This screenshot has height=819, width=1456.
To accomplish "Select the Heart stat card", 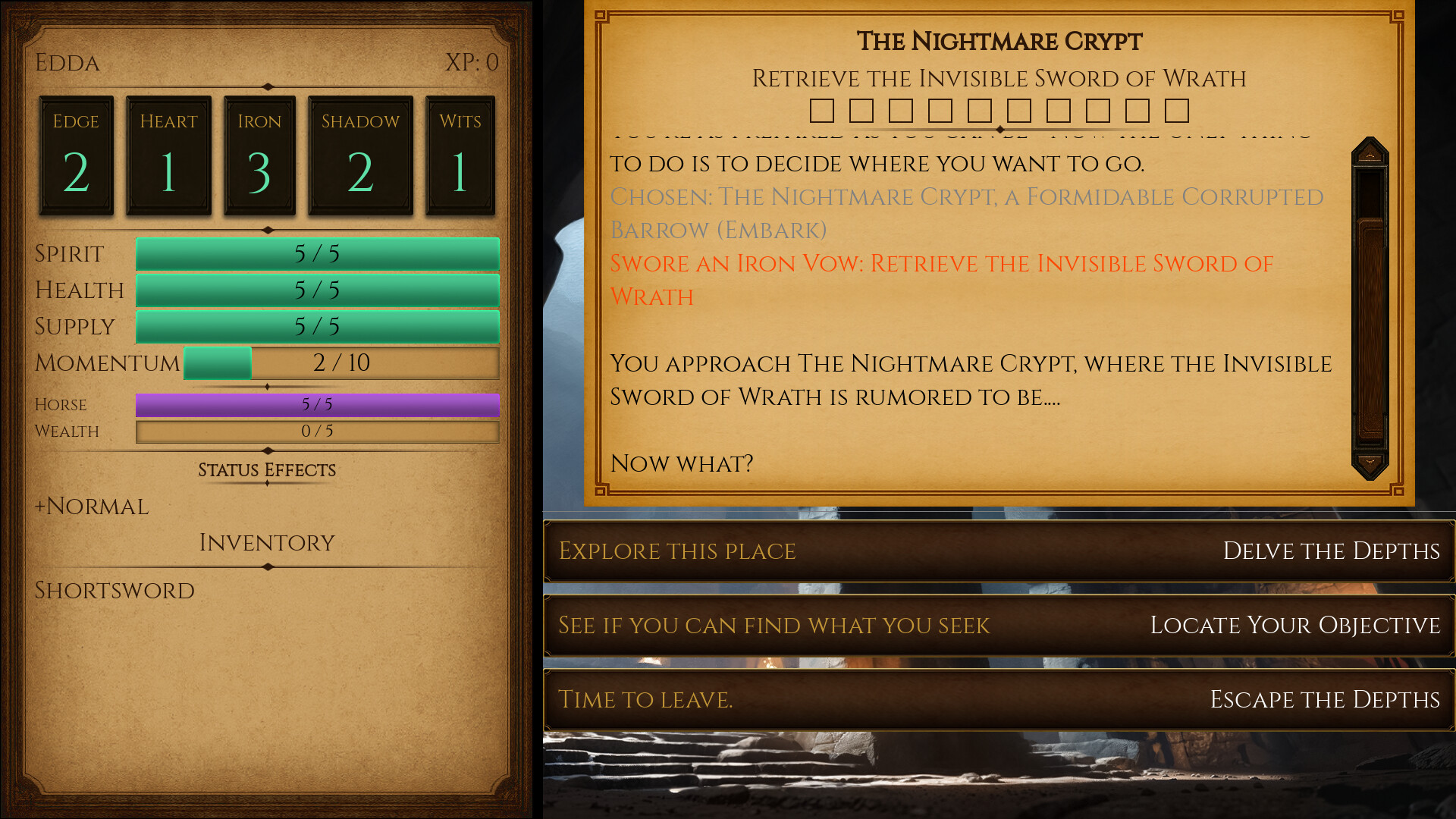I will click(x=168, y=154).
